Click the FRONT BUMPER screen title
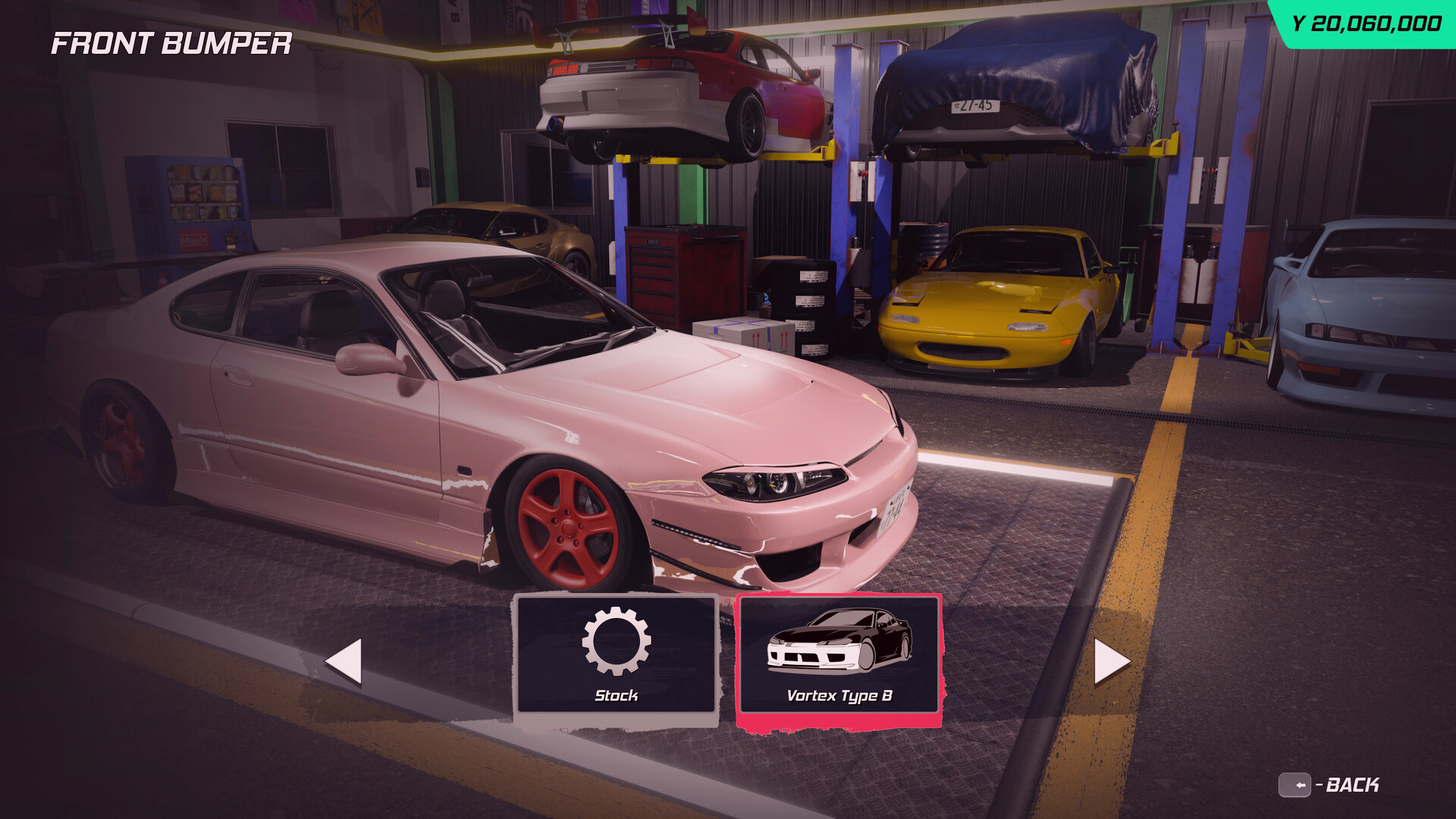Viewport: 1456px width, 819px height. coord(173,44)
